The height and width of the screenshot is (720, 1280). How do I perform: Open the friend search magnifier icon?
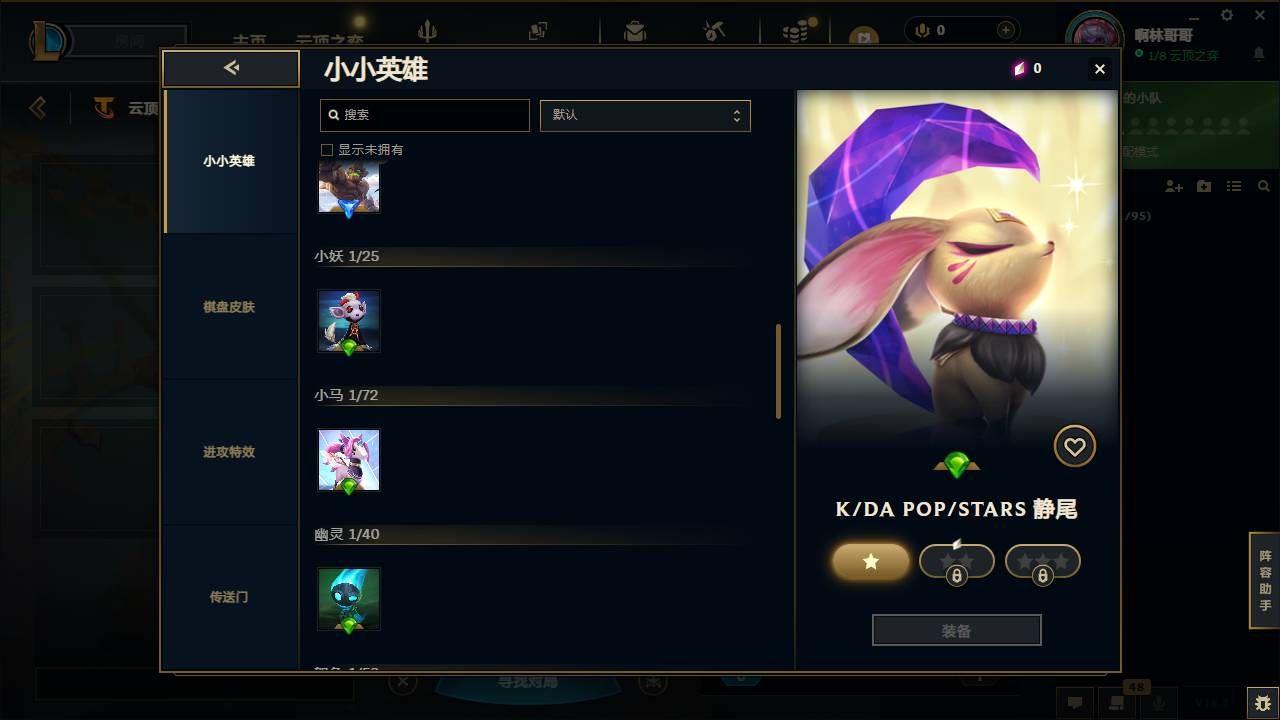click(x=1263, y=186)
